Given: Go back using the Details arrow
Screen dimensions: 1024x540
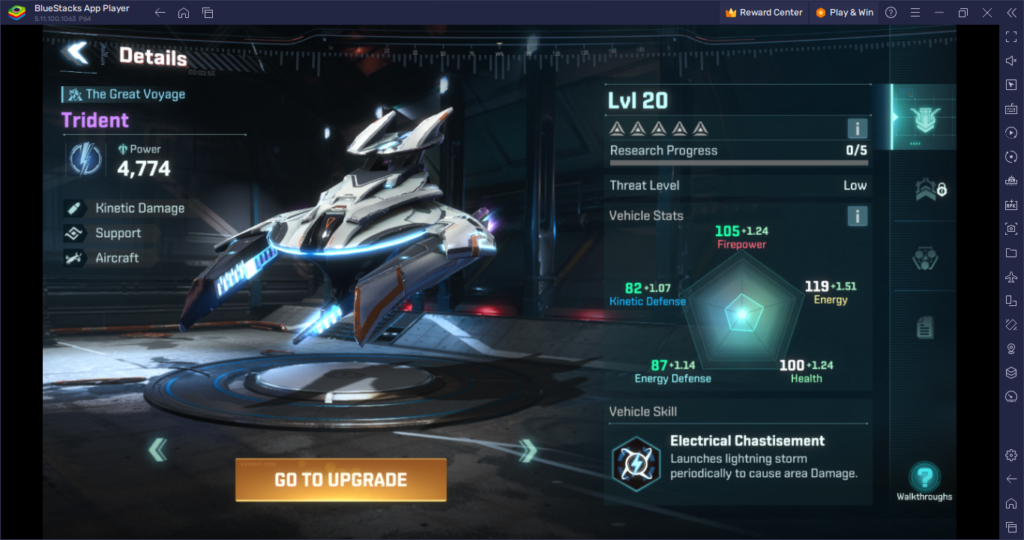Looking at the screenshot, I should tap(76, 53).
